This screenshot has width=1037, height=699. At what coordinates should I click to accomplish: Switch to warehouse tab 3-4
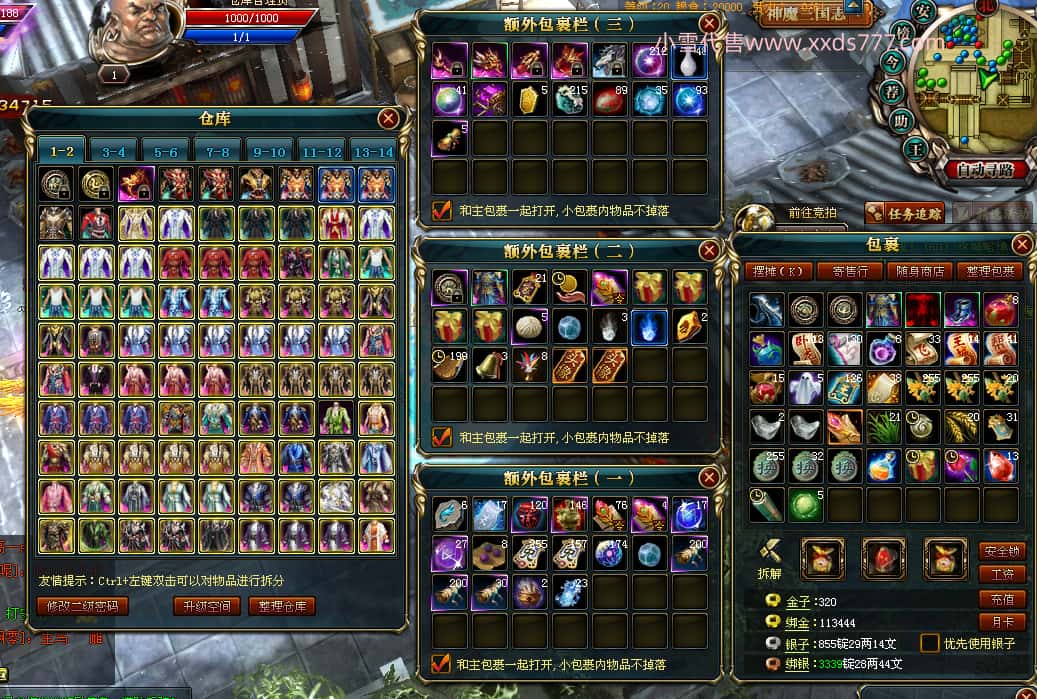(x=114, y=151)
